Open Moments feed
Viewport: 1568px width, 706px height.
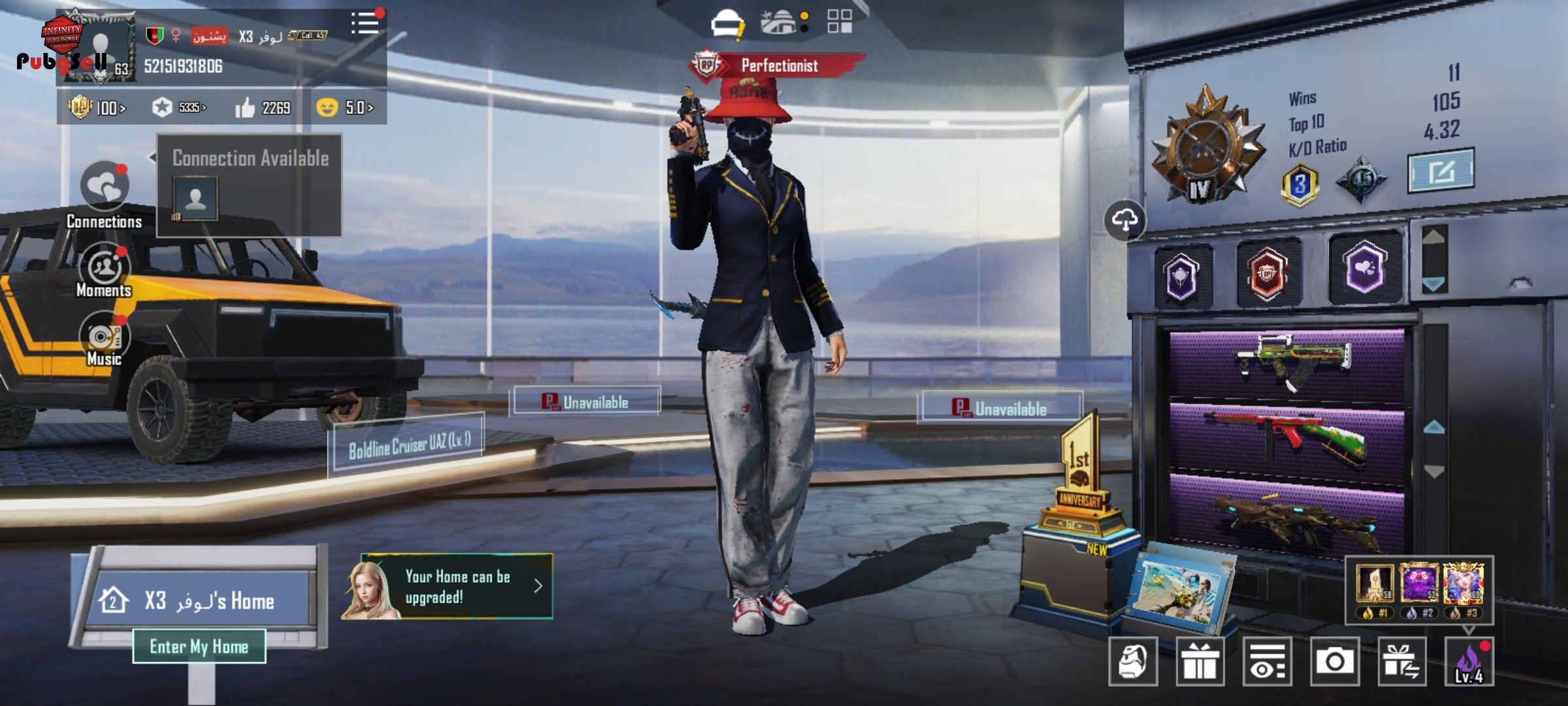click(x=105, y=268)
